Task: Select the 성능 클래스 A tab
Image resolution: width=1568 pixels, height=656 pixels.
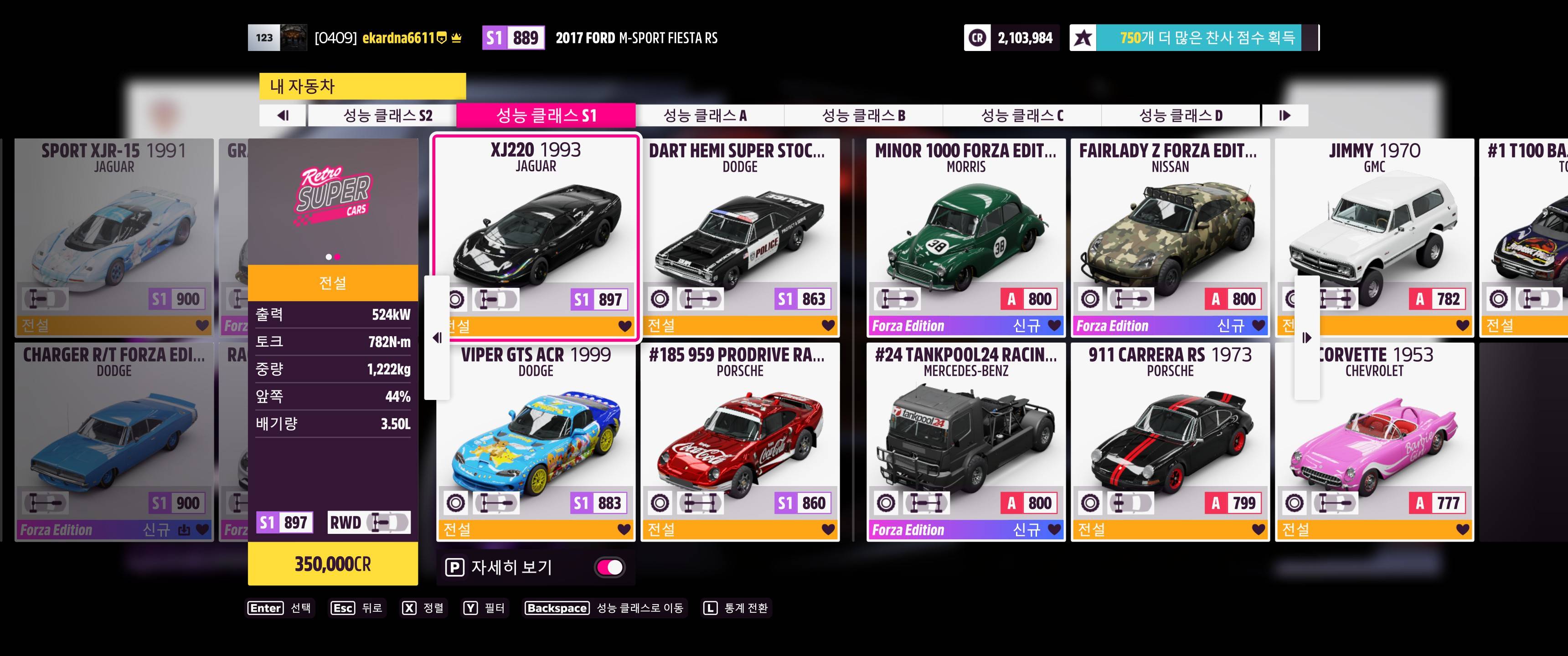Action: pyautogui.click(x=705, y=116)
